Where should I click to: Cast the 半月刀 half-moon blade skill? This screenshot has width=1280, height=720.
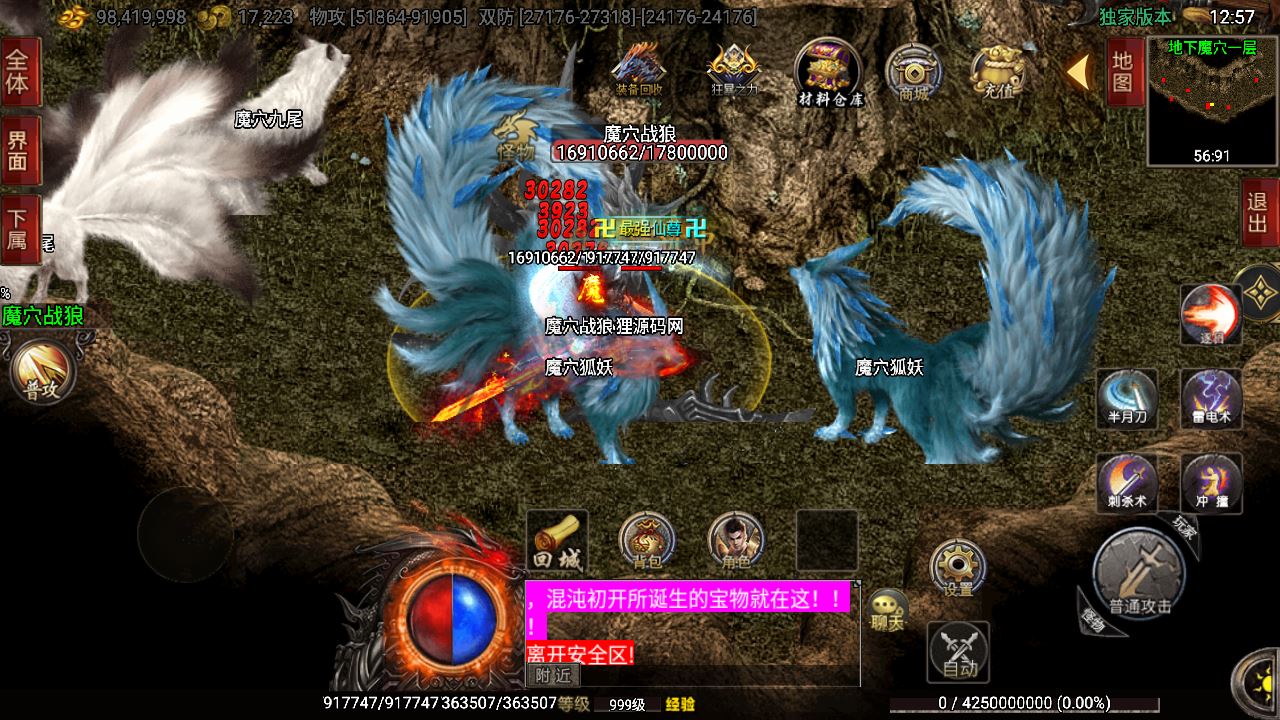point(1127,397)
